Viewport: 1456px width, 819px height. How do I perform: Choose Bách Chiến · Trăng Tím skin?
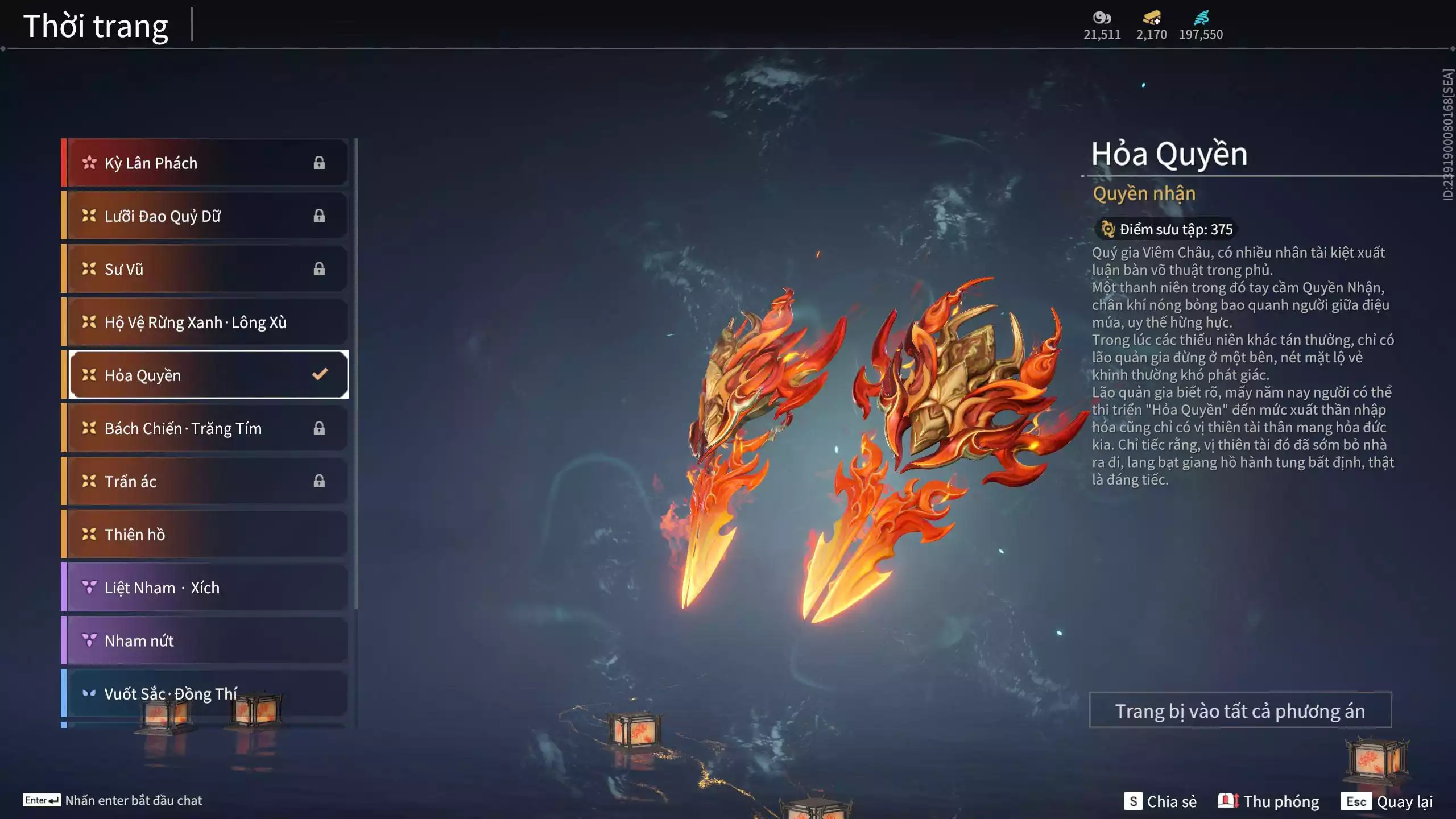point(205,428)
